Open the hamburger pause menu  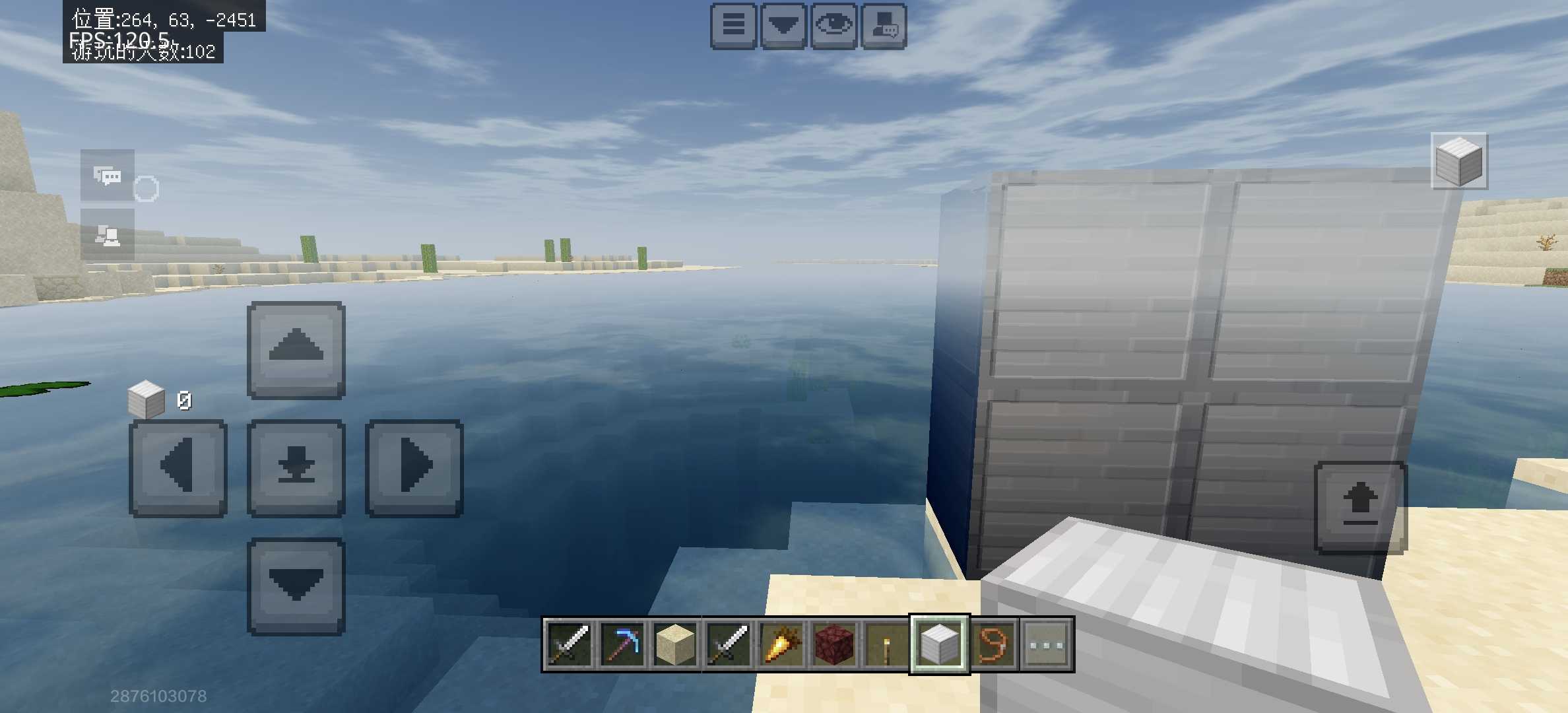pyautogui.click(x=733, y=26)
